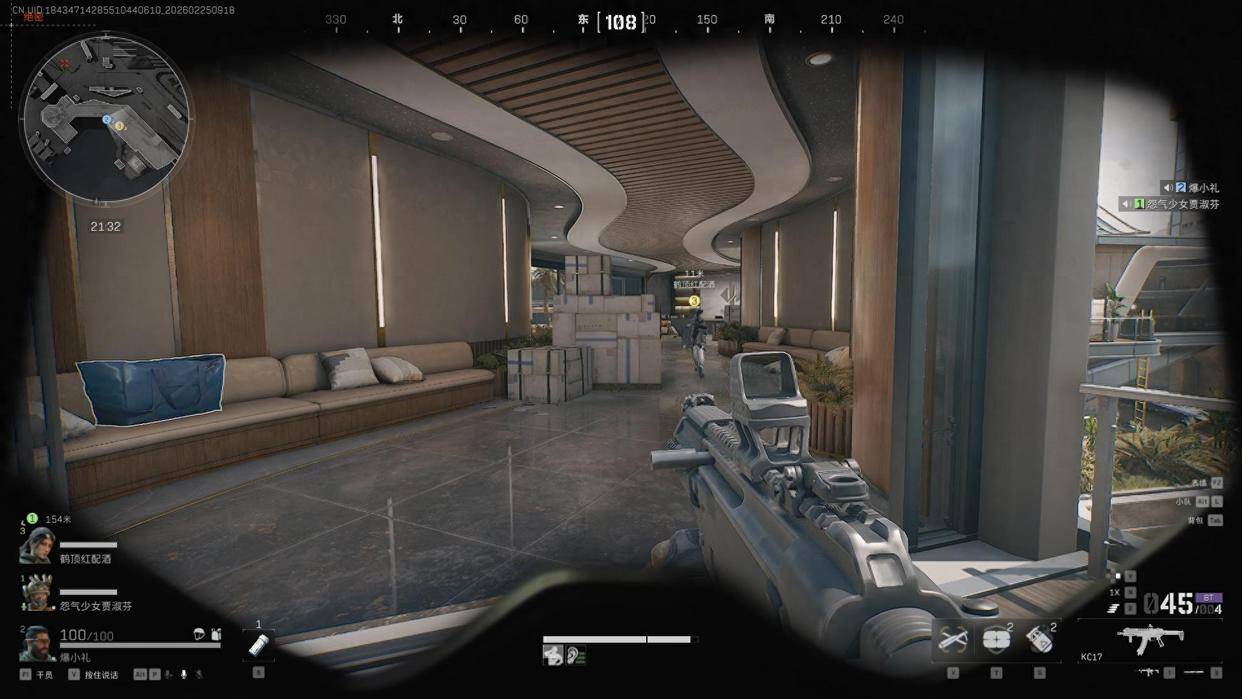1242x699 pixels.
Task: Equip the grenade slot
Action: point(1039,640)
